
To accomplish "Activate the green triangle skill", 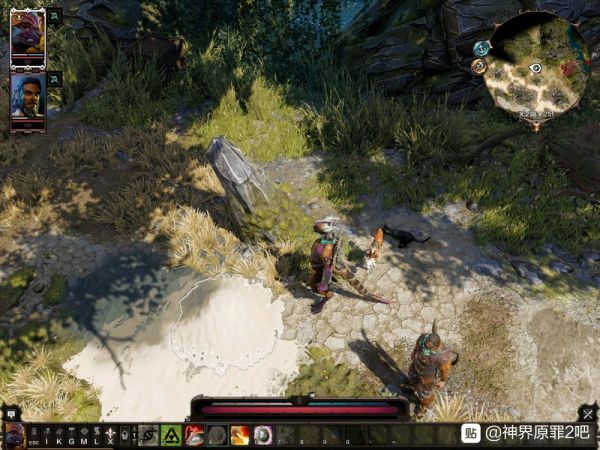I will pyautogui.click(x=171, y=435).
